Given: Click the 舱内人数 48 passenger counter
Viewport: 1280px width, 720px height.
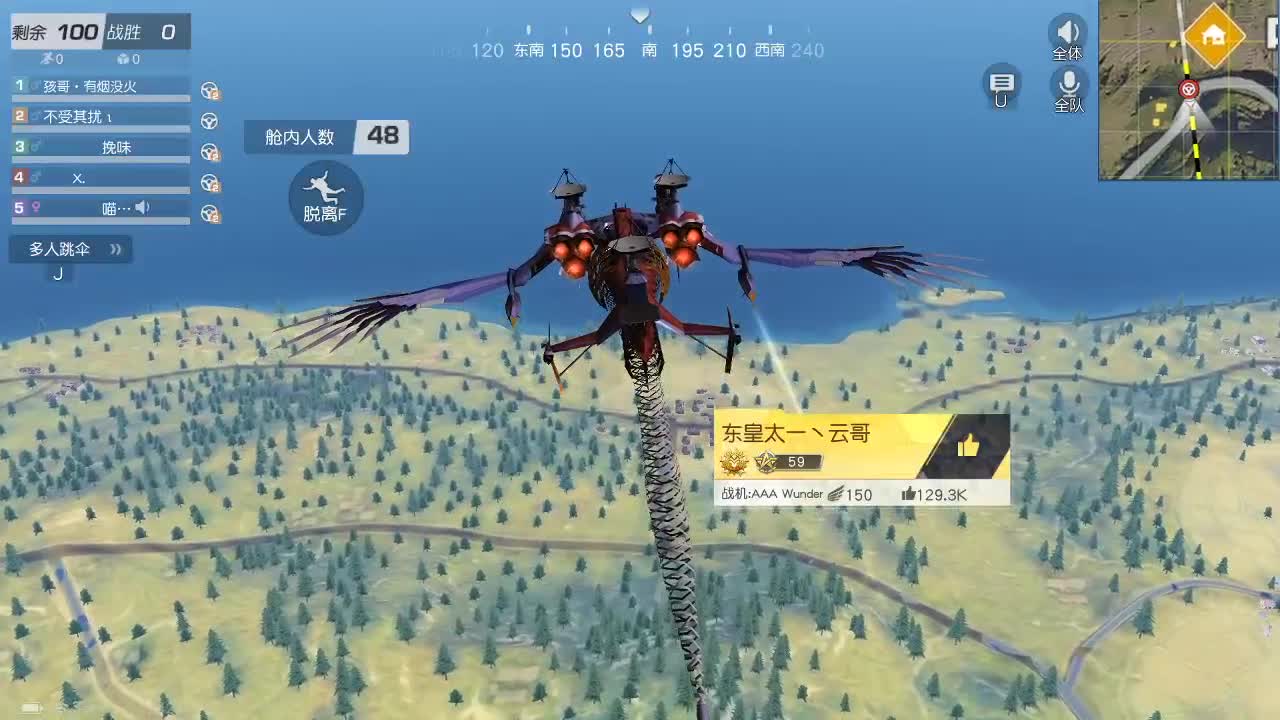Looking at the screenshot, I should point(325,137).
